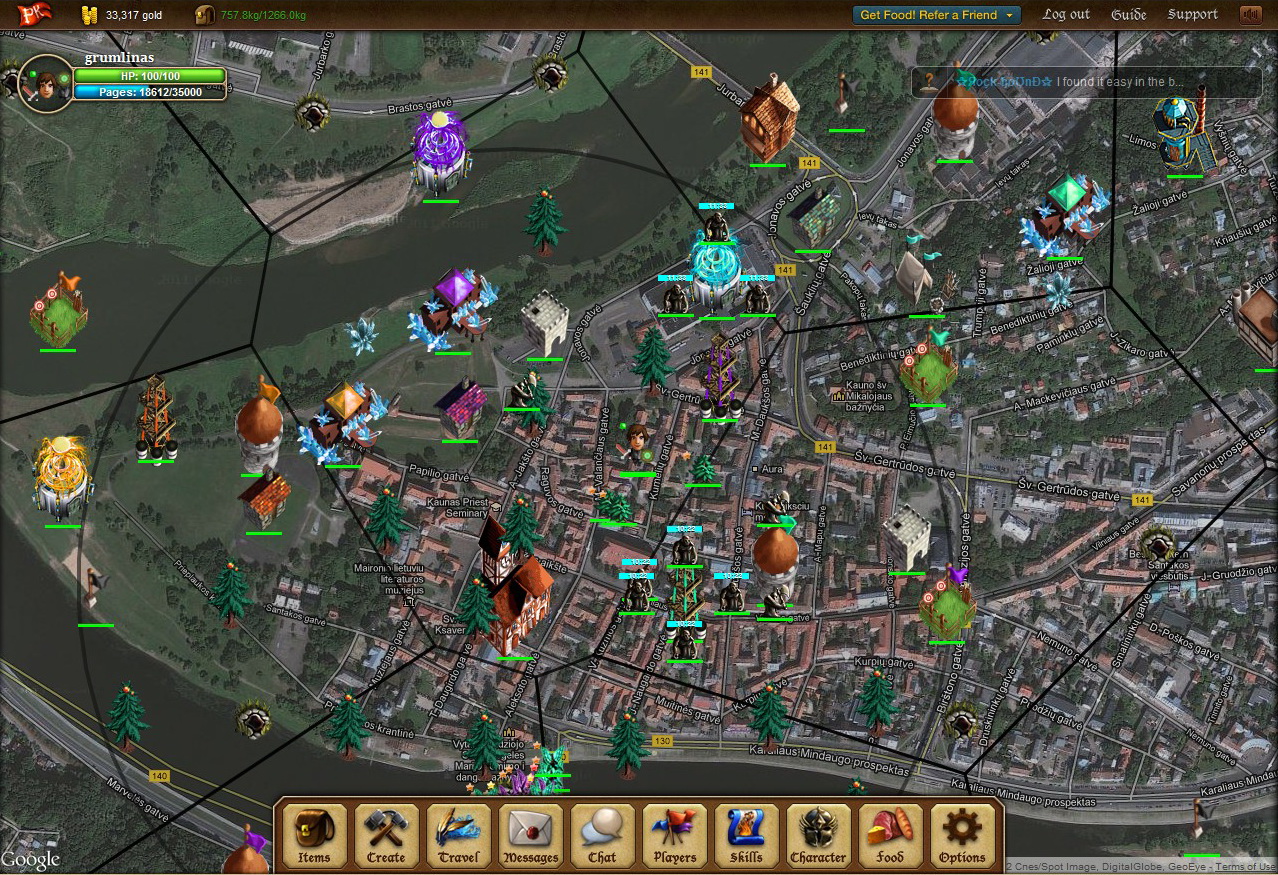Open the Food menu
Image resolution: width=1278 pixels, height=875 pixels.
tap(890, 835)
